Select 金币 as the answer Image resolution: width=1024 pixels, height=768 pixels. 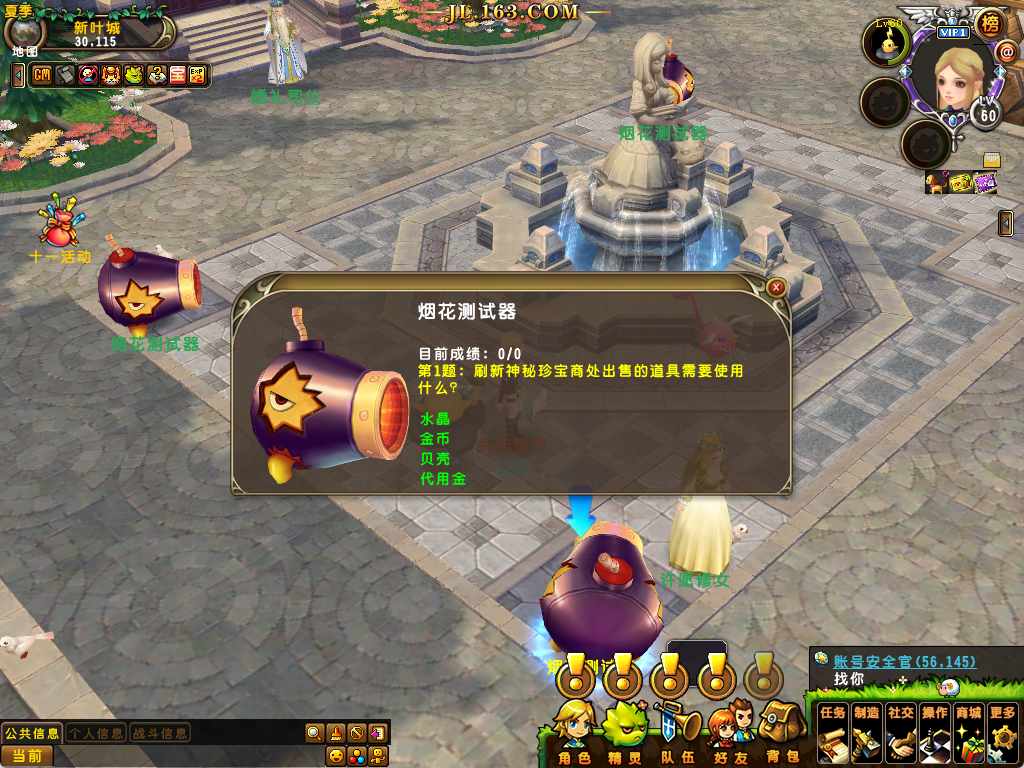tap(435, 439)
